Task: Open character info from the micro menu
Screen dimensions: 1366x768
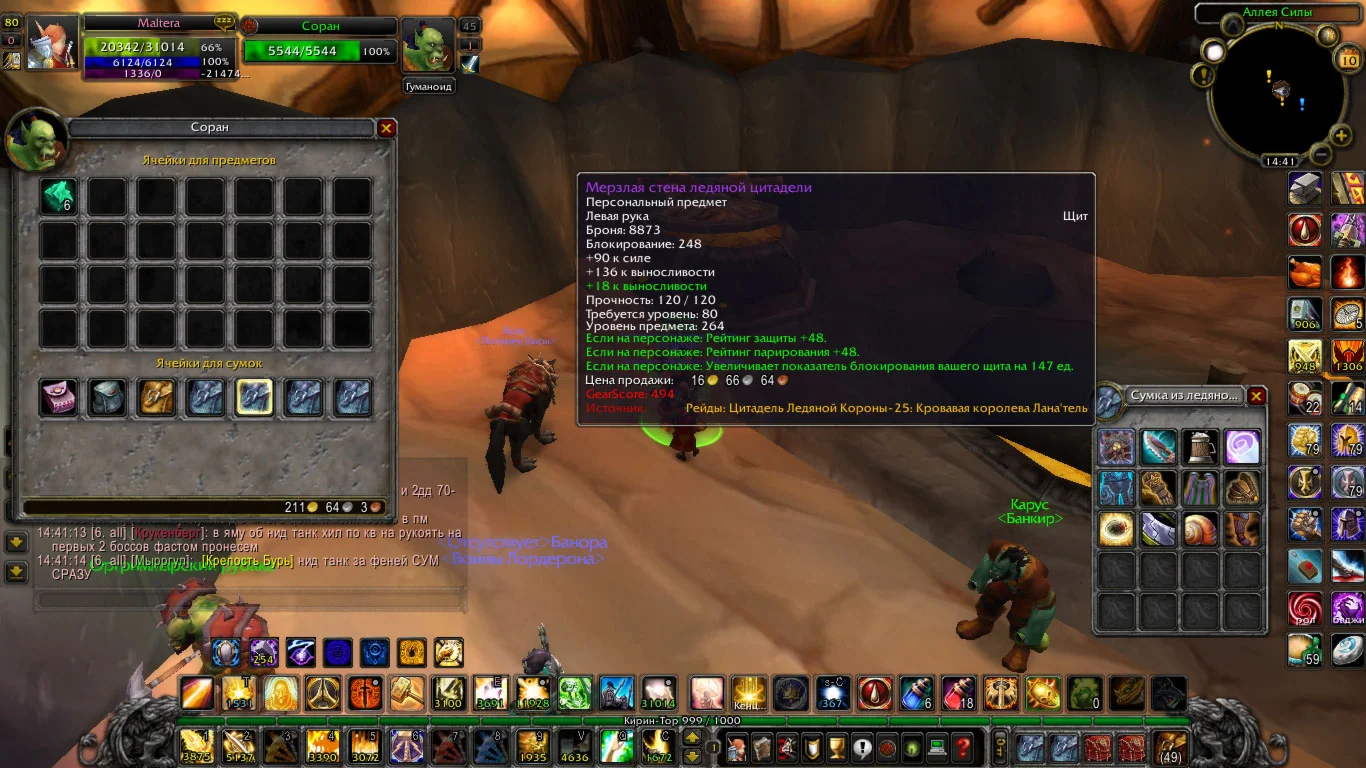Action: 736,746
